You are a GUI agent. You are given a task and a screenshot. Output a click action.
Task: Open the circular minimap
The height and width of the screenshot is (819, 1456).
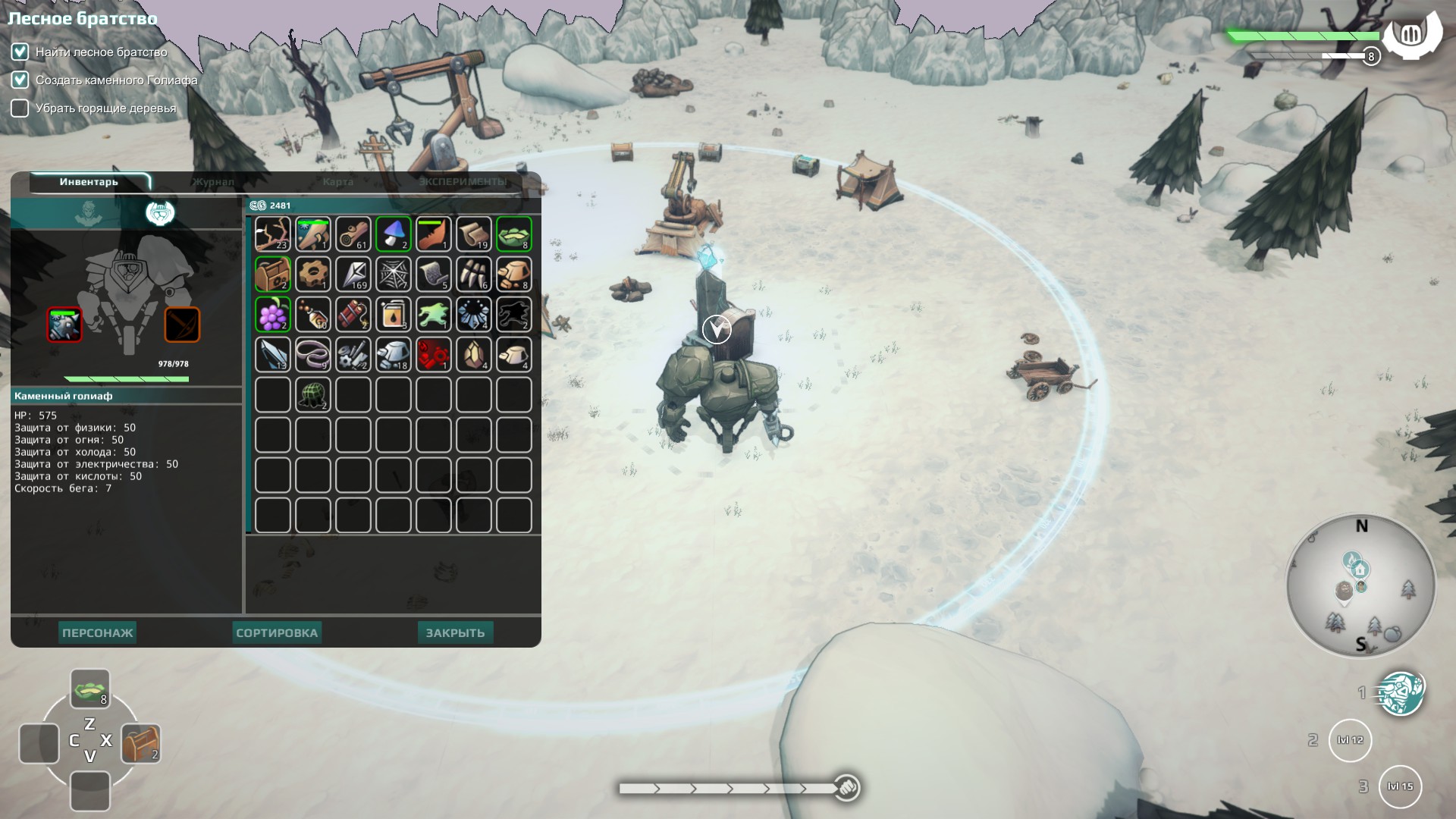(1361, 586)
